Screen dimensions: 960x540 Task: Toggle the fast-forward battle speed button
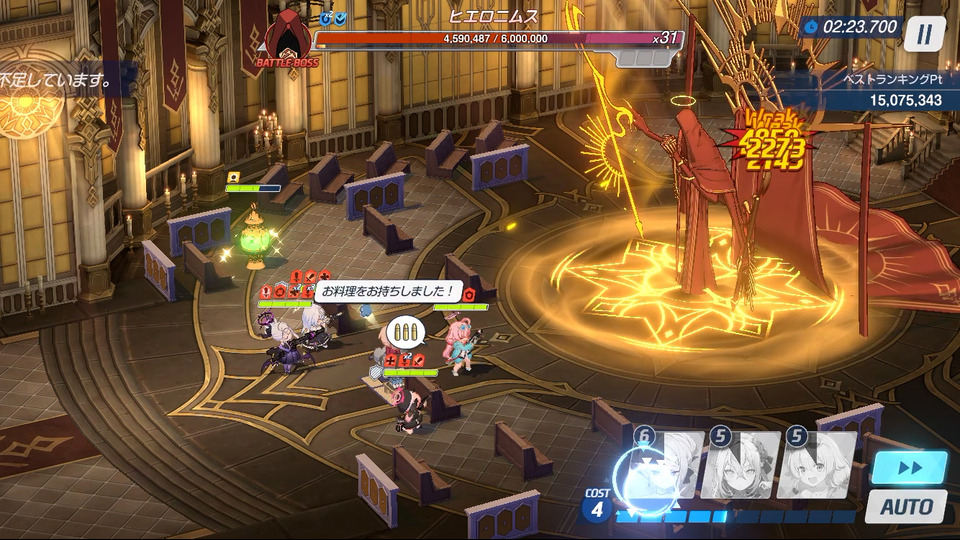click(x=908, y=468)
